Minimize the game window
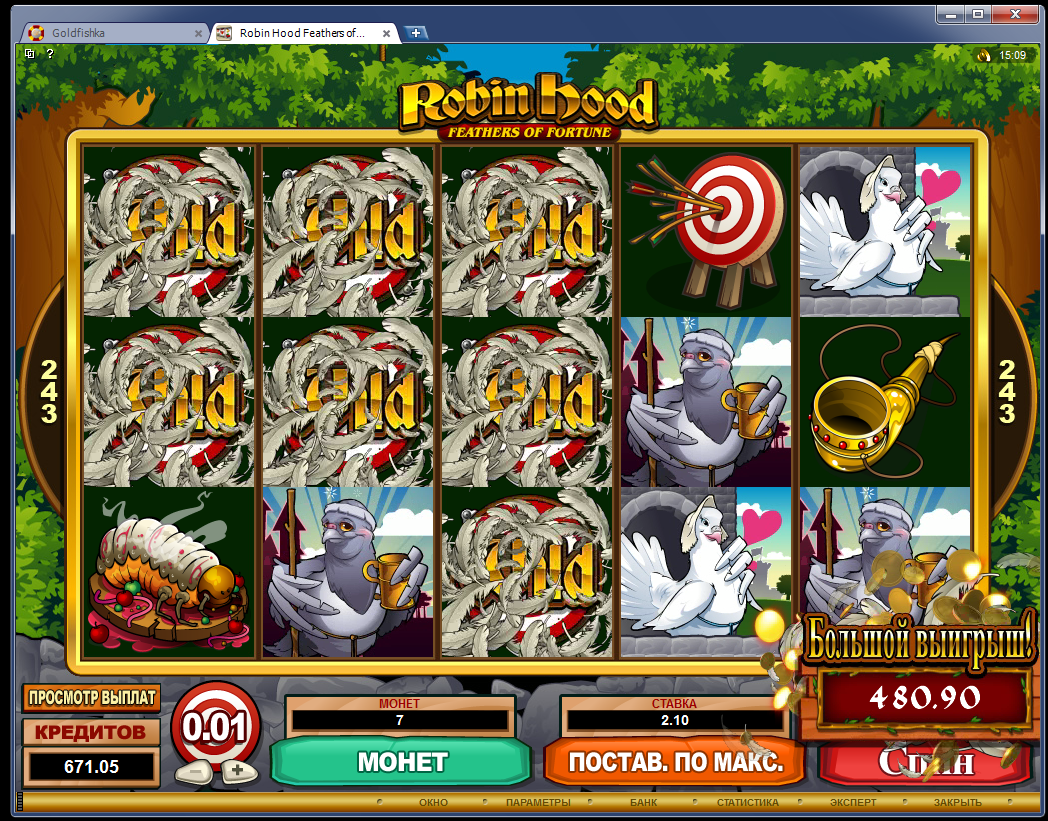The image size is (1048, 821). pos(952,13)
